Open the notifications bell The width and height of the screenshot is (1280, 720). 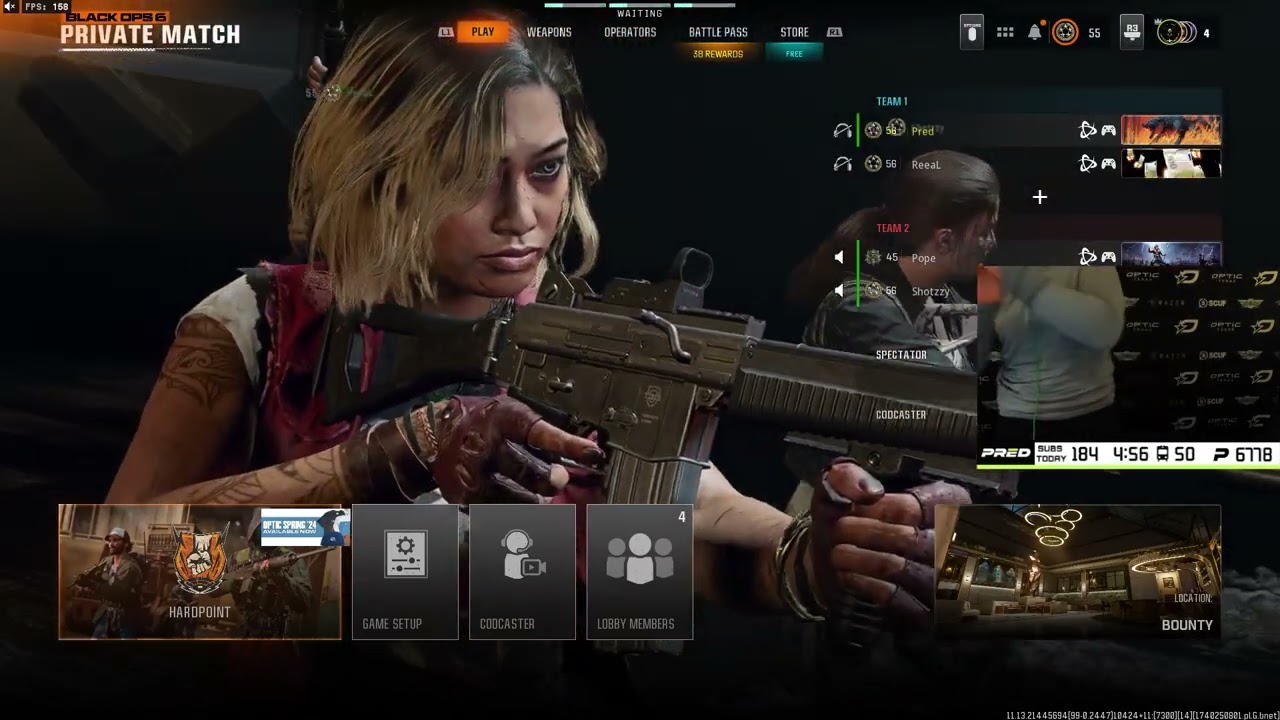pos(1035,33)
